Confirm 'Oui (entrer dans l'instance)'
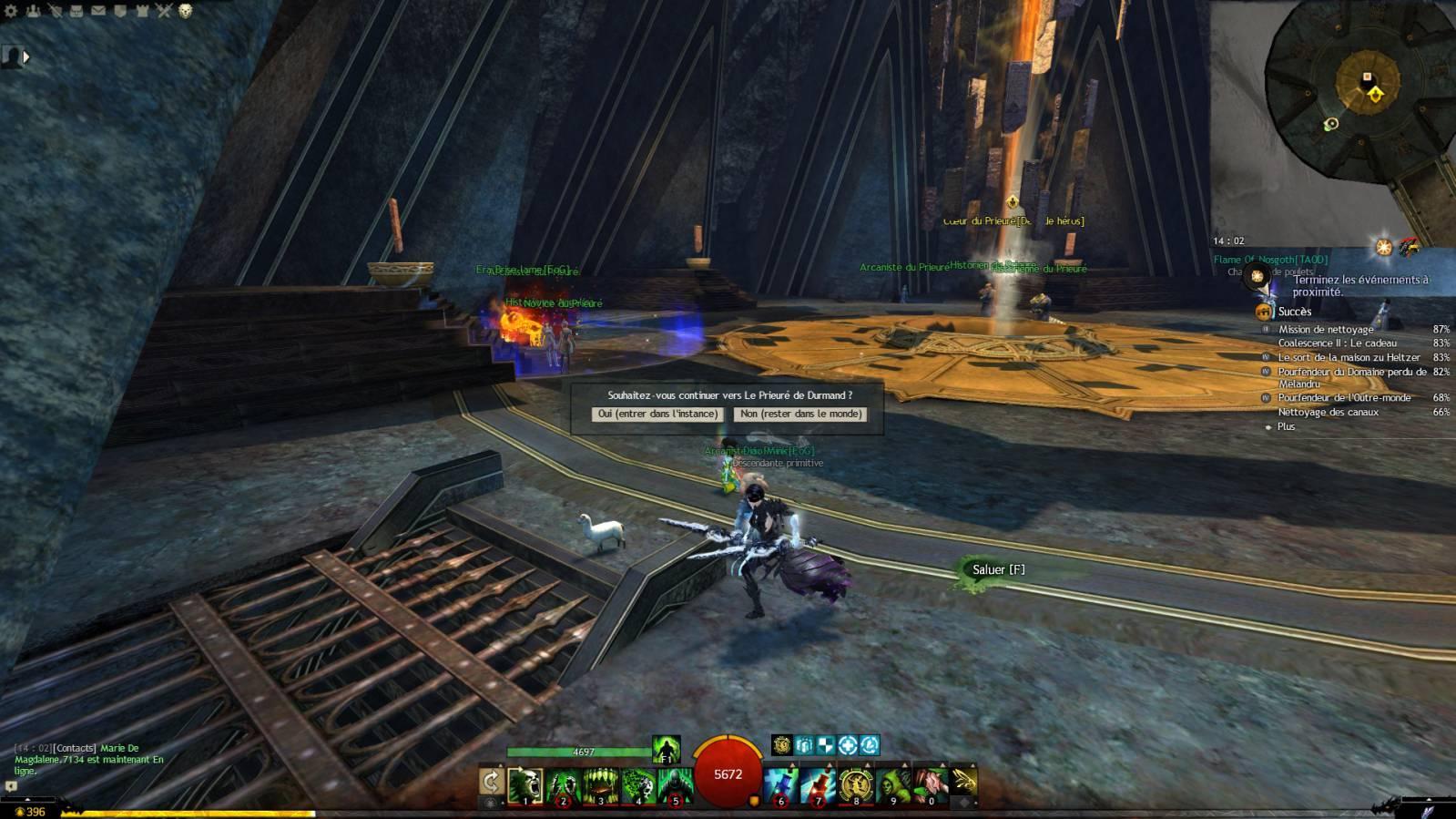 [x=657, y=414]
